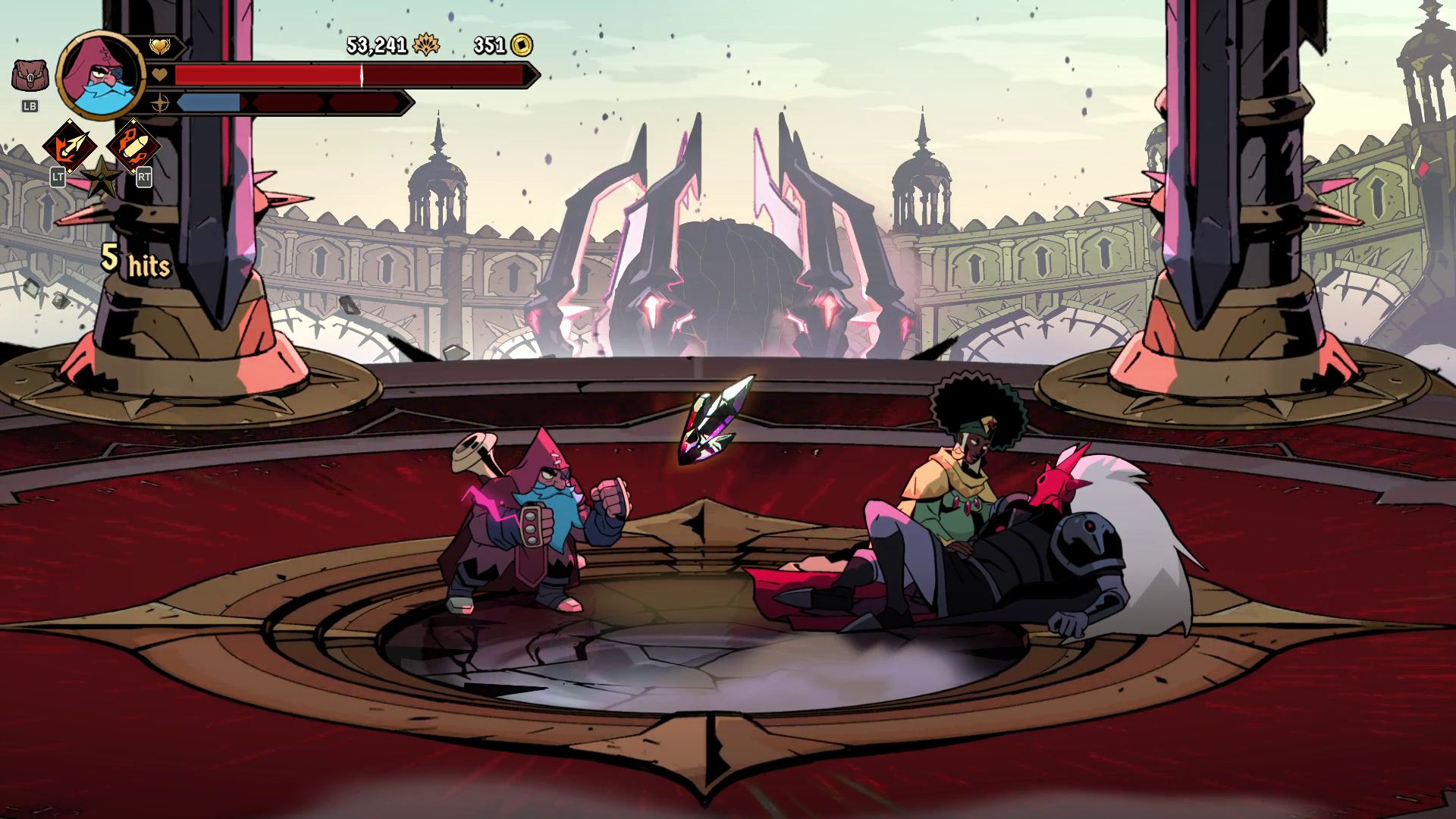Click the blue-bearded dwarf character portrait
Viewport: 1456px width, 819px height.
(100, 75)
